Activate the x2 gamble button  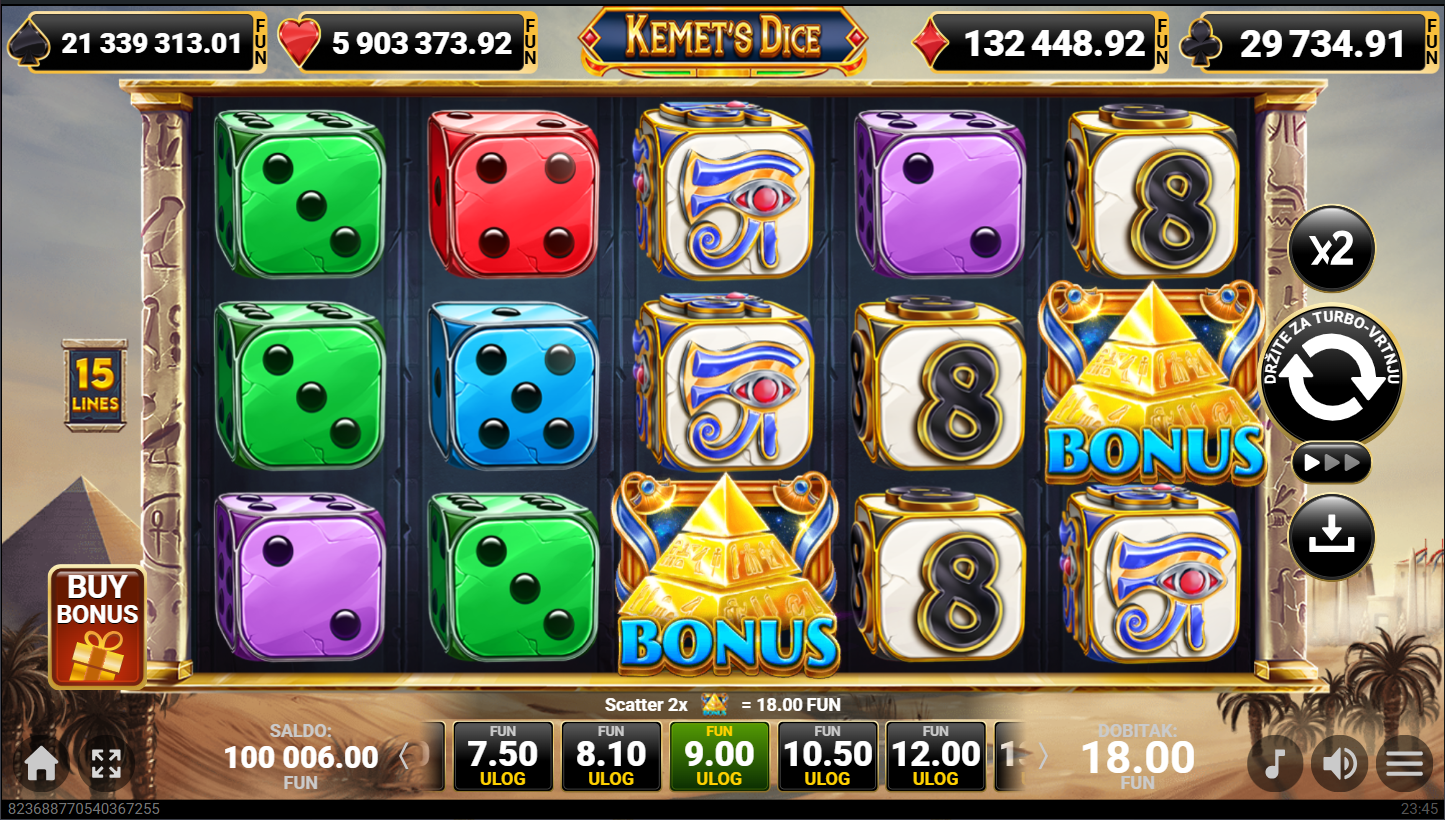click(x=1331, y=249)
